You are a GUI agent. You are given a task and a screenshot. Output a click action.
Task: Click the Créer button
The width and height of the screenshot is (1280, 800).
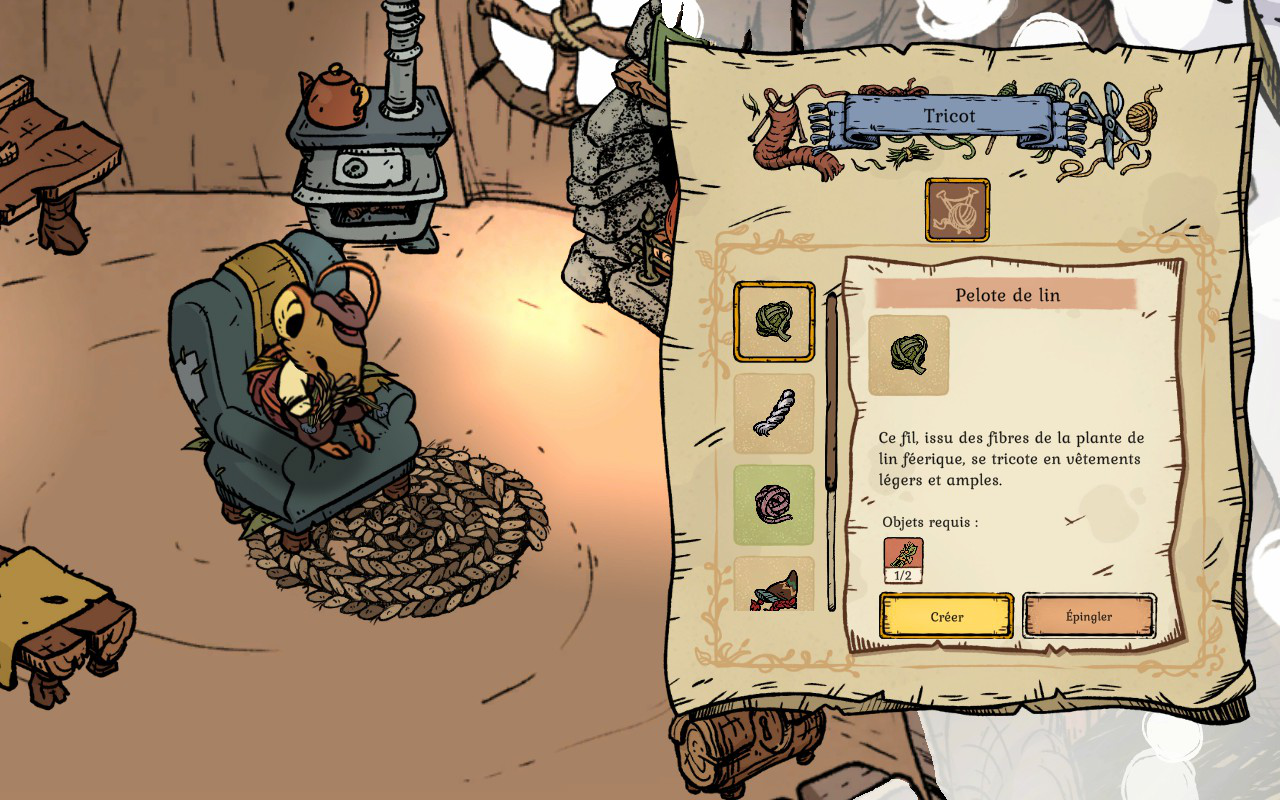[x=946, y=616]
